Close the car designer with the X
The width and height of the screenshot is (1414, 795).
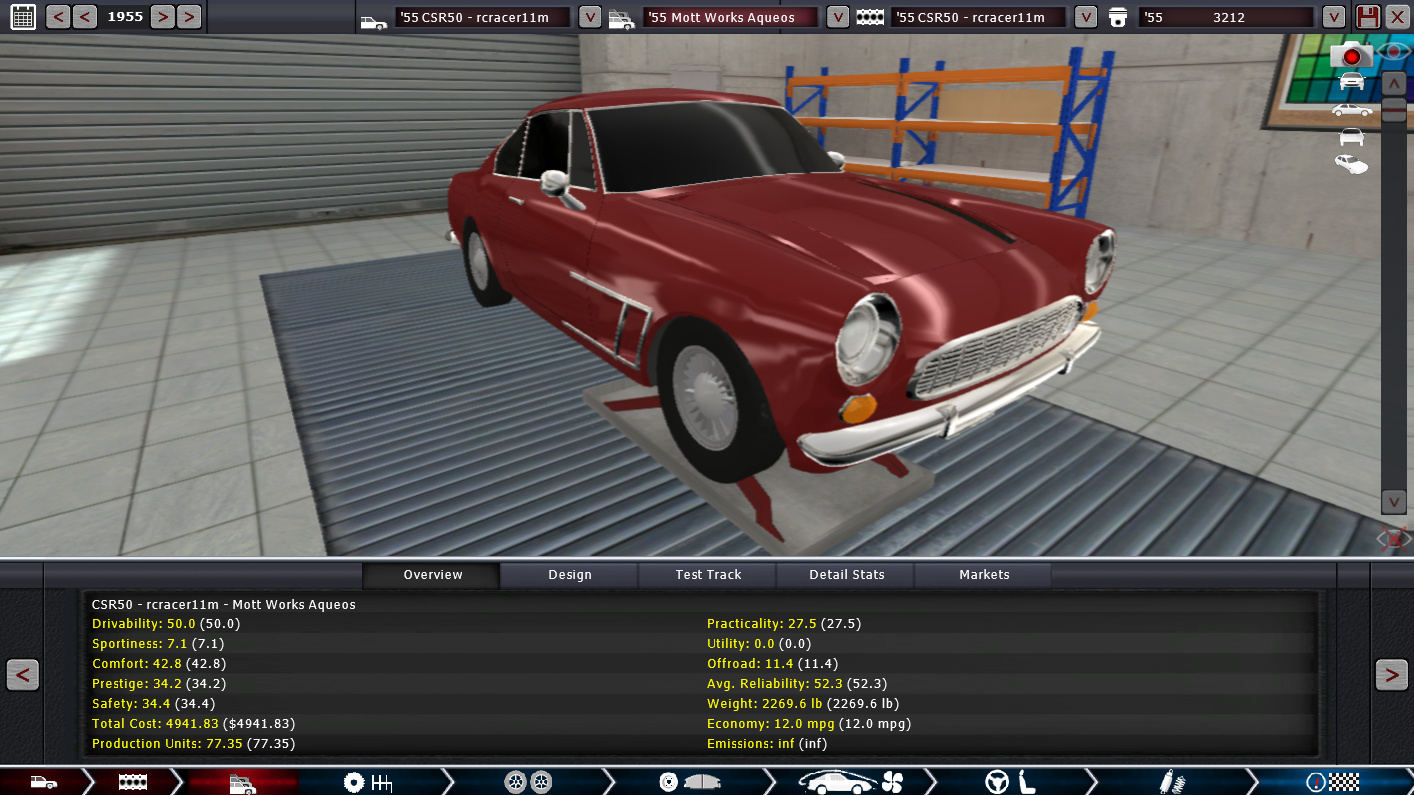coord(1397,17)
